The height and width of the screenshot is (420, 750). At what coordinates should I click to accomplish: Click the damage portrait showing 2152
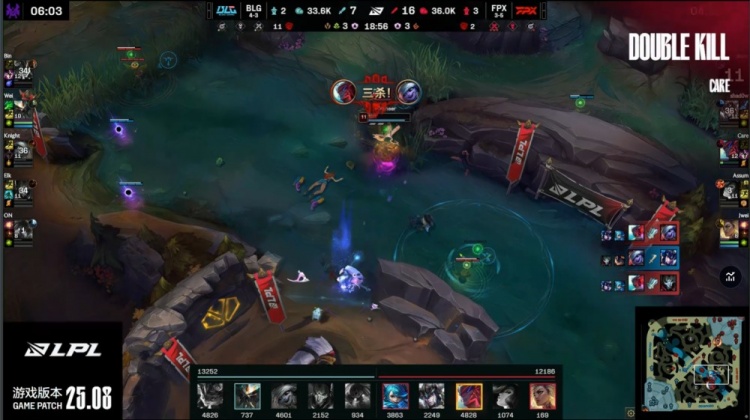[321, 396]
